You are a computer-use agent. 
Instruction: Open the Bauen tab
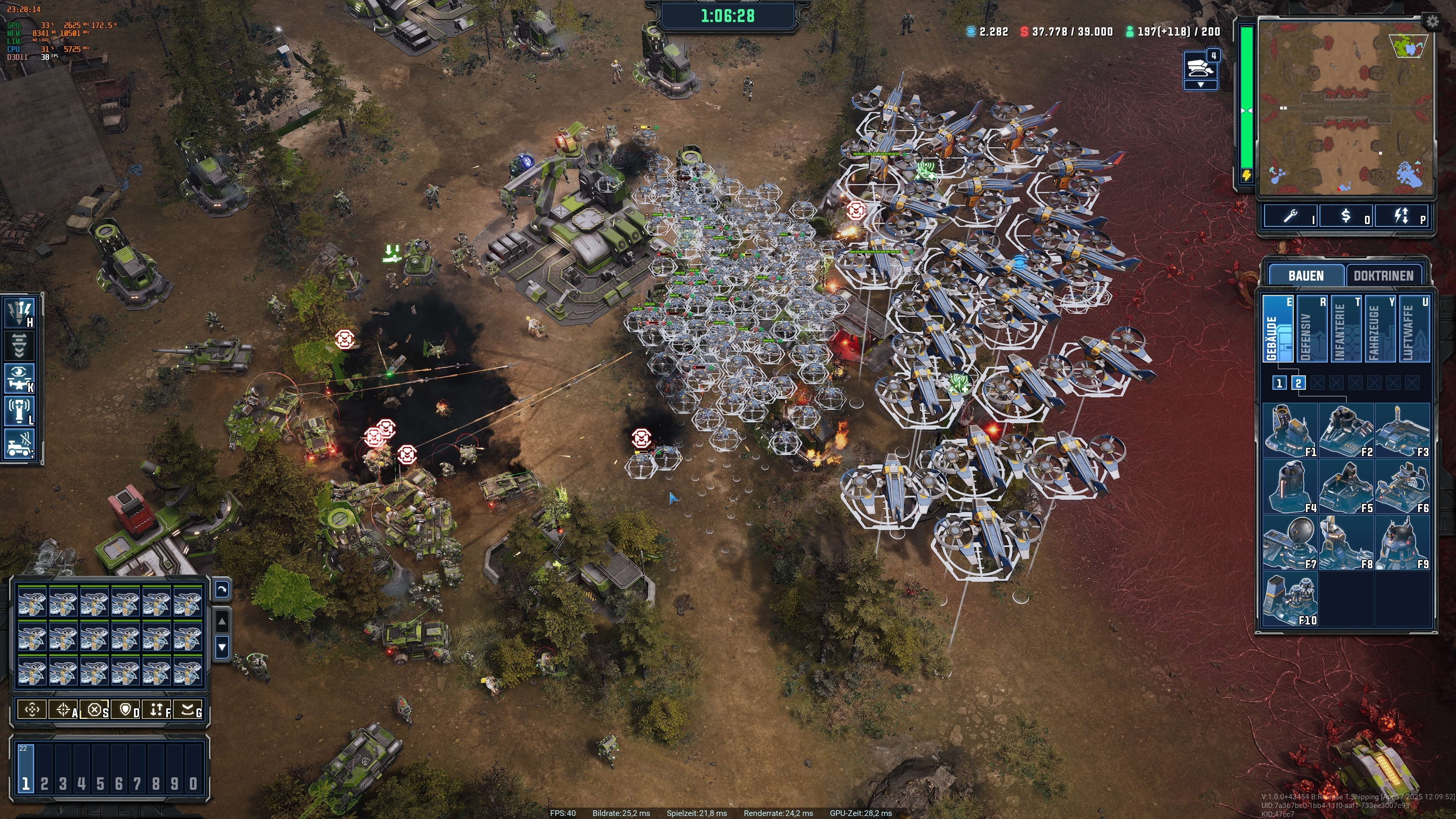tap(1305, 276)
